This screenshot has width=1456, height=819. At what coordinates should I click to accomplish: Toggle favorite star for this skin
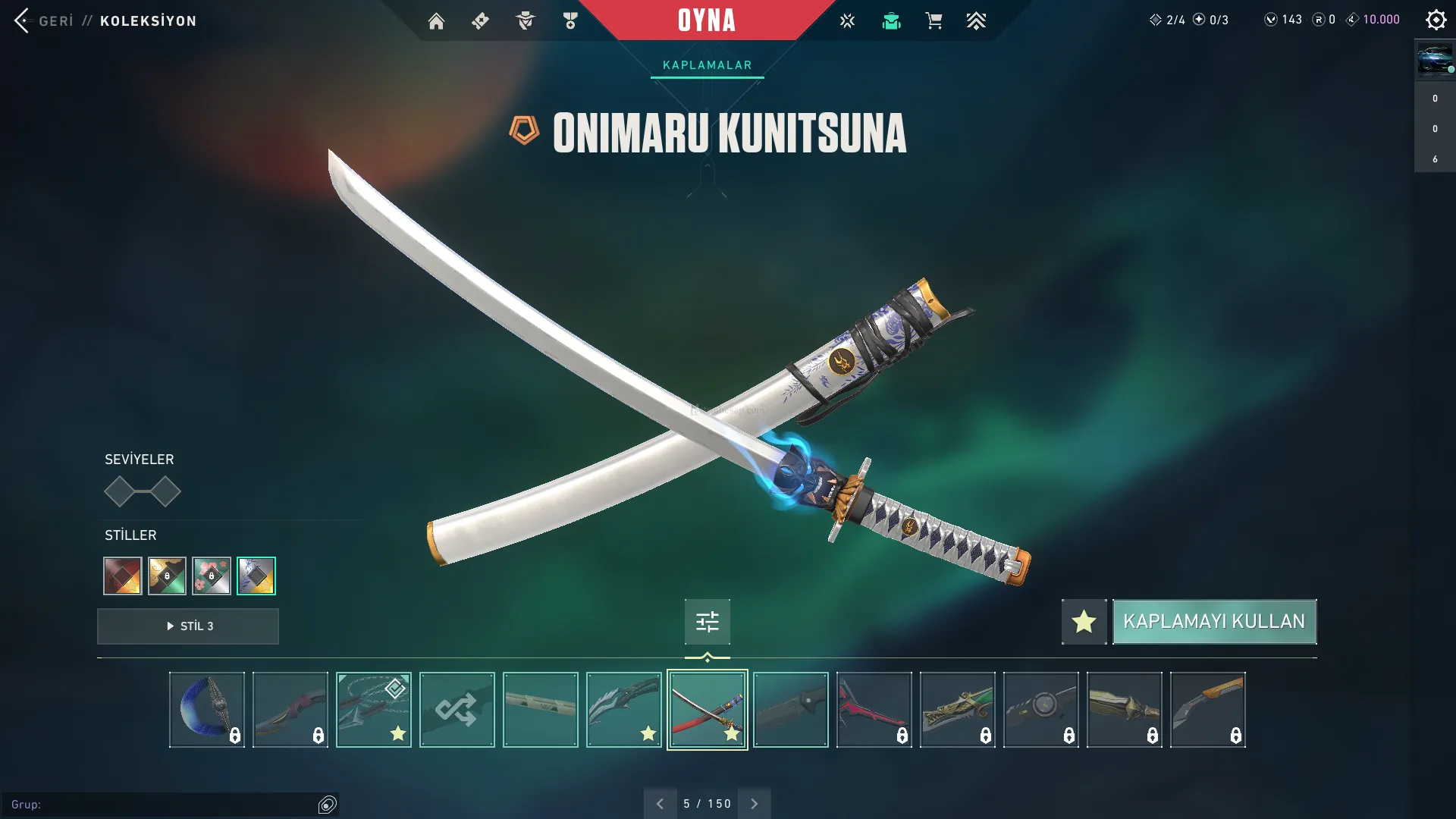pos(1084,622)
